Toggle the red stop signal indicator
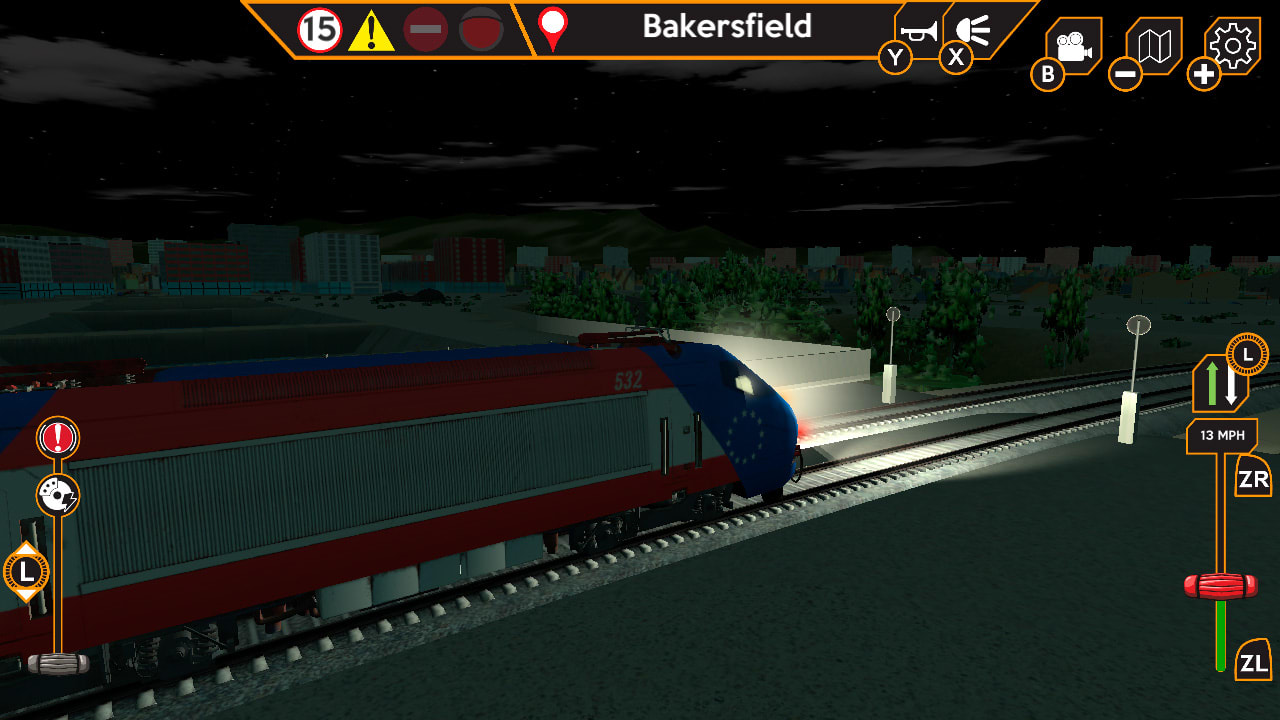This screenshot has height=720, width=1280. tap(427, 29)
